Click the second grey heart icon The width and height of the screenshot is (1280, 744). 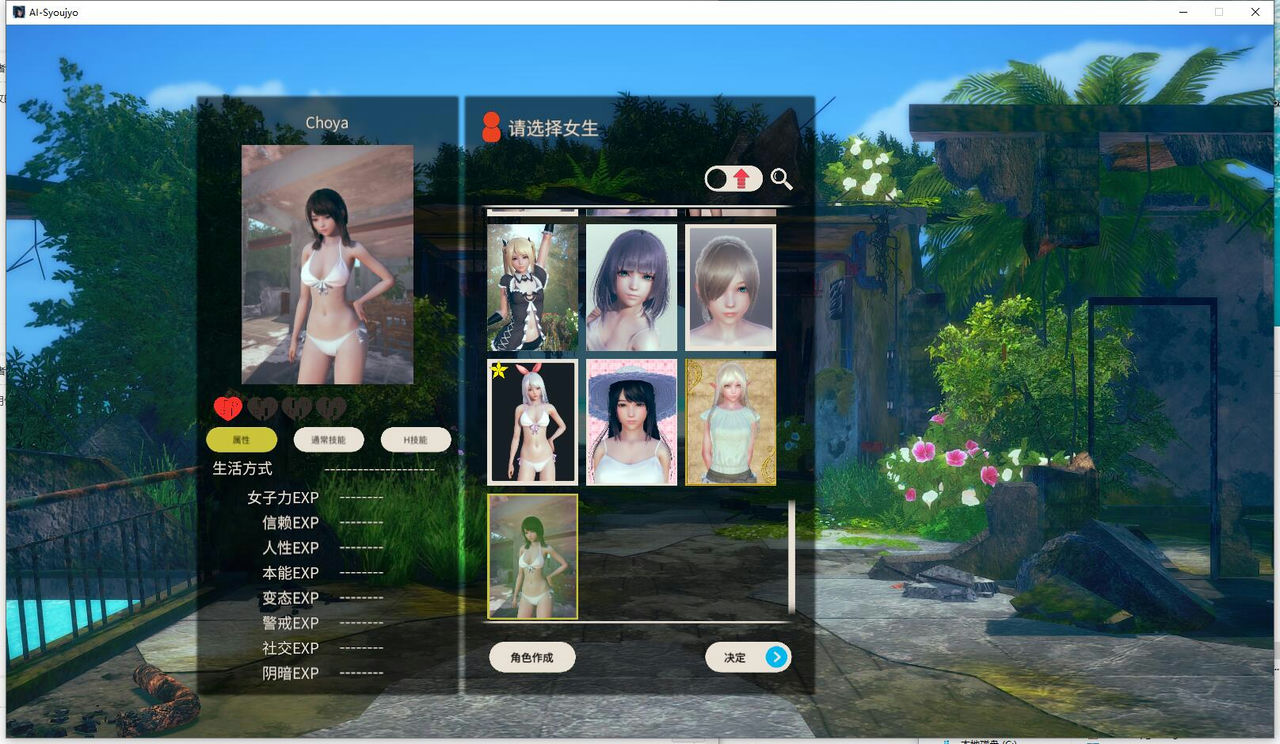click(262, 406)
